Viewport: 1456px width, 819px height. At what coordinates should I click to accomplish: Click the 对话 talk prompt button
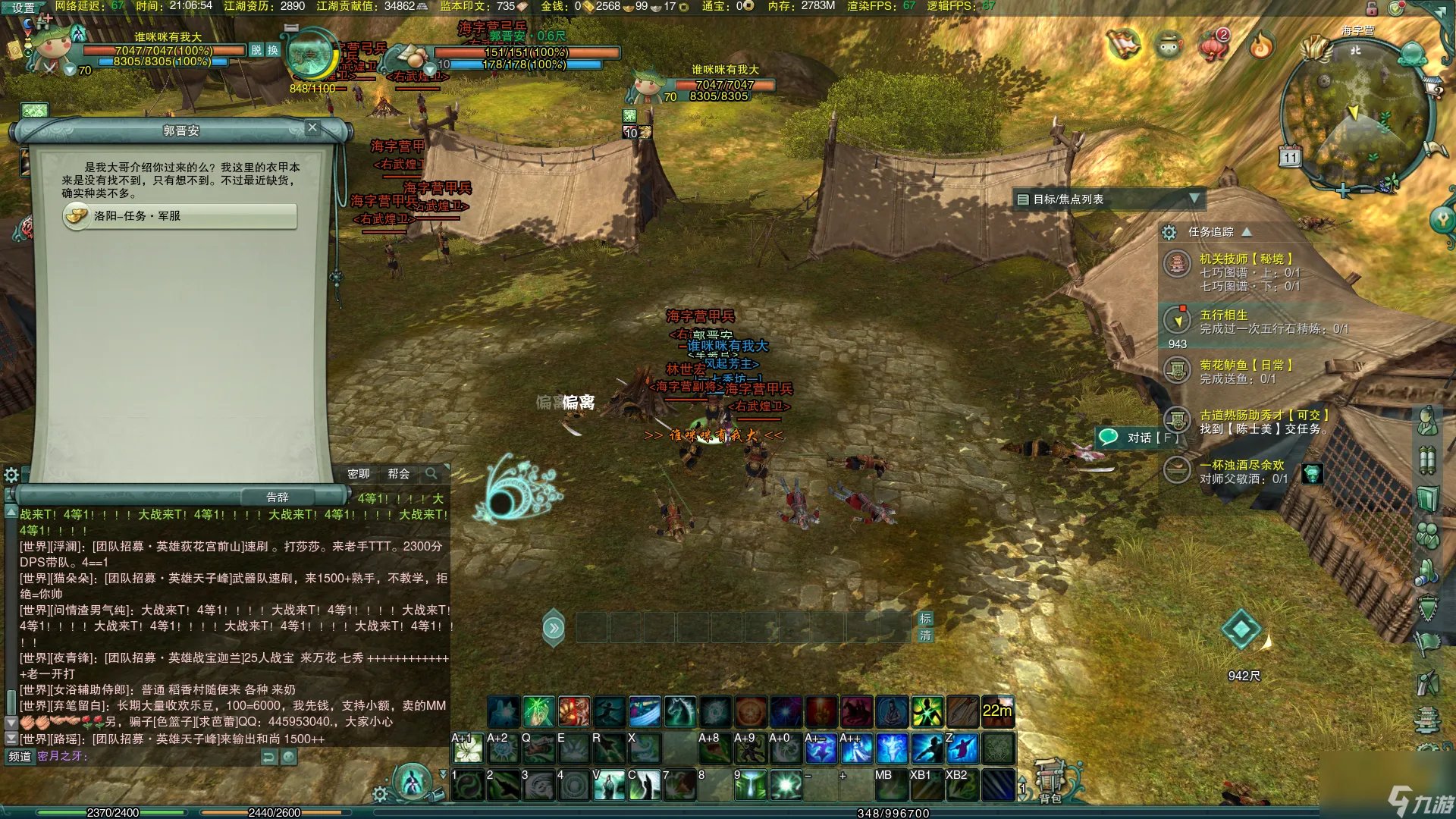pyautogui.click(x=1139, y=438)
